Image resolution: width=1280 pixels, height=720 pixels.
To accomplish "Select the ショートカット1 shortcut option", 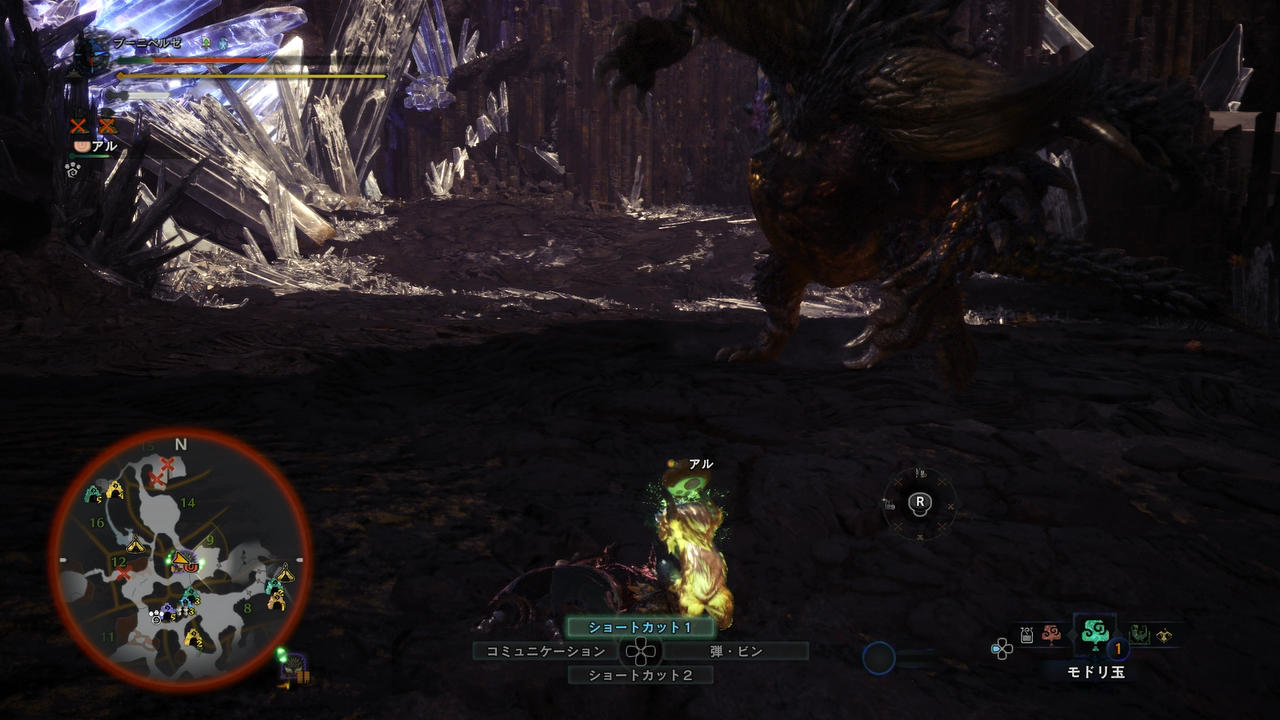I will (641, 628).
